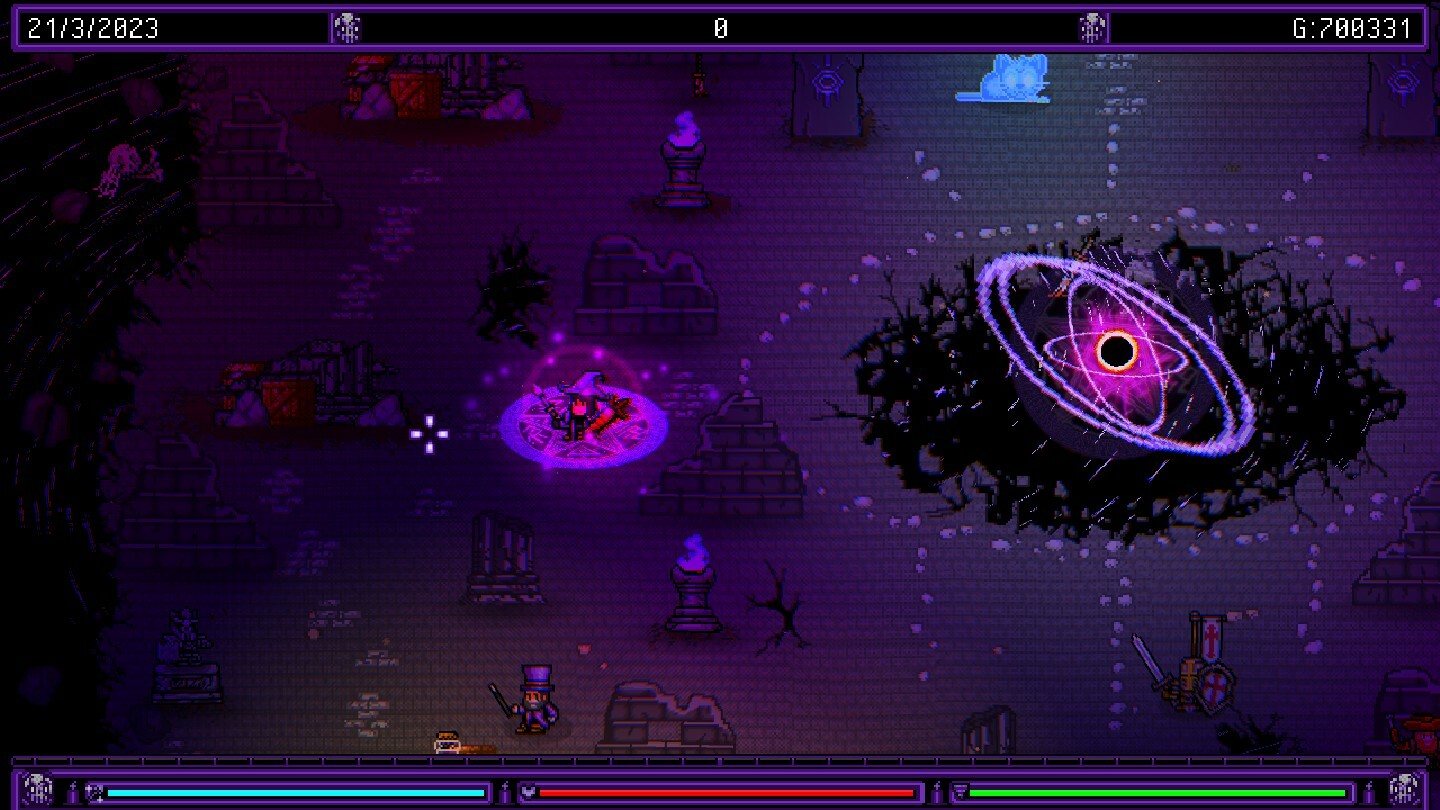Click the skull emblem at the bottom-left corner
The height and width of the screenshot is (810, 1440).
[37, 790]
